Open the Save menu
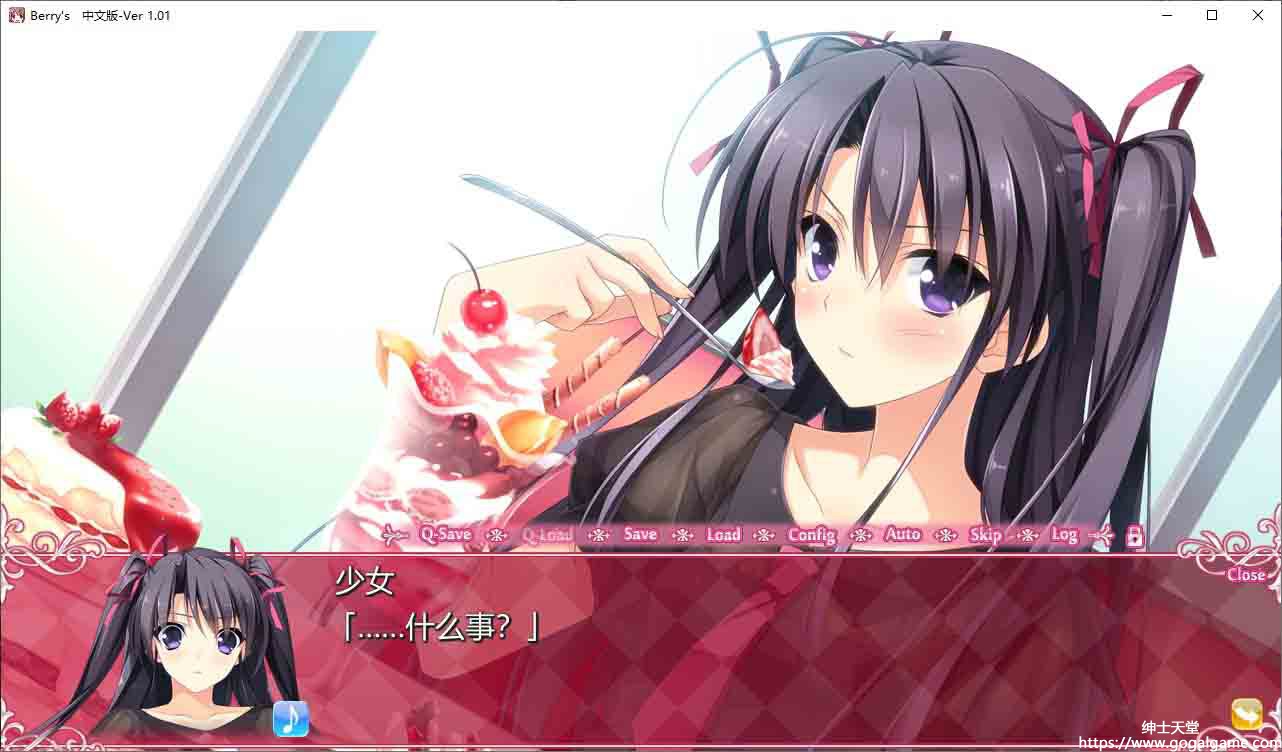This screenshot has height=752, width=1282. [x=640, y=535]
